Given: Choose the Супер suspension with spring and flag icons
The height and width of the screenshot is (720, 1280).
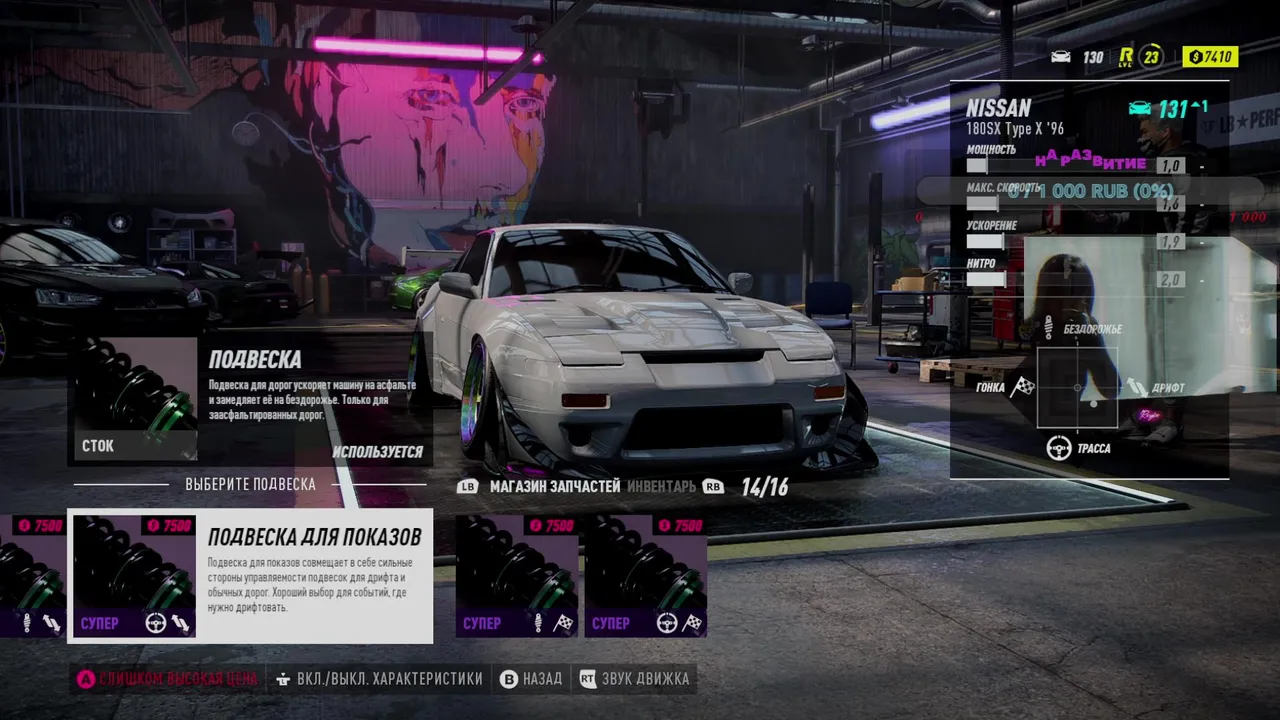Looking at the screenshot, I should [517, 576].
